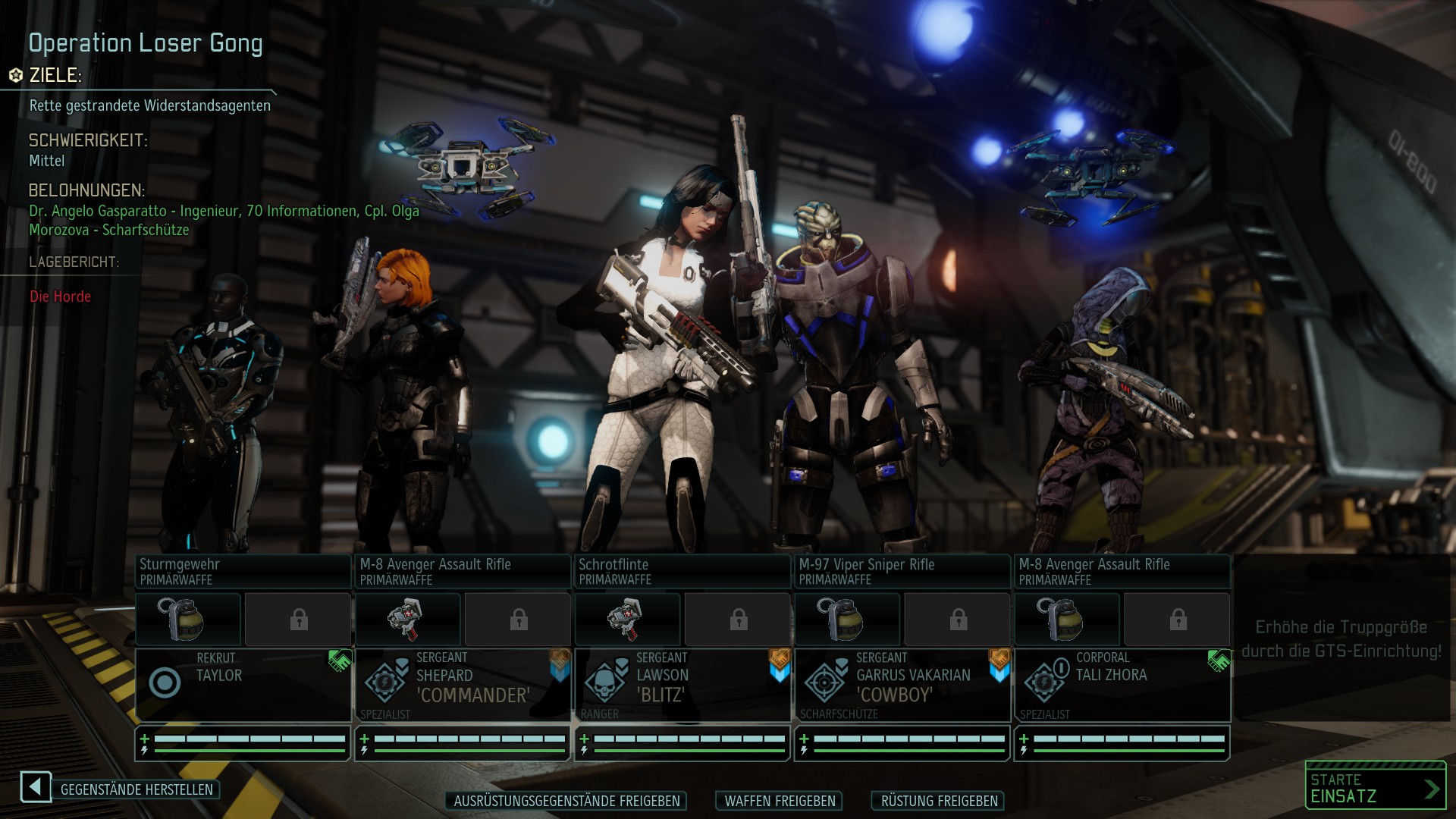The height and width of the screenshot is (819, 1456).
Task: Choose Sergeant Lawson 'Blitz' card
Action: click(682, 684)
